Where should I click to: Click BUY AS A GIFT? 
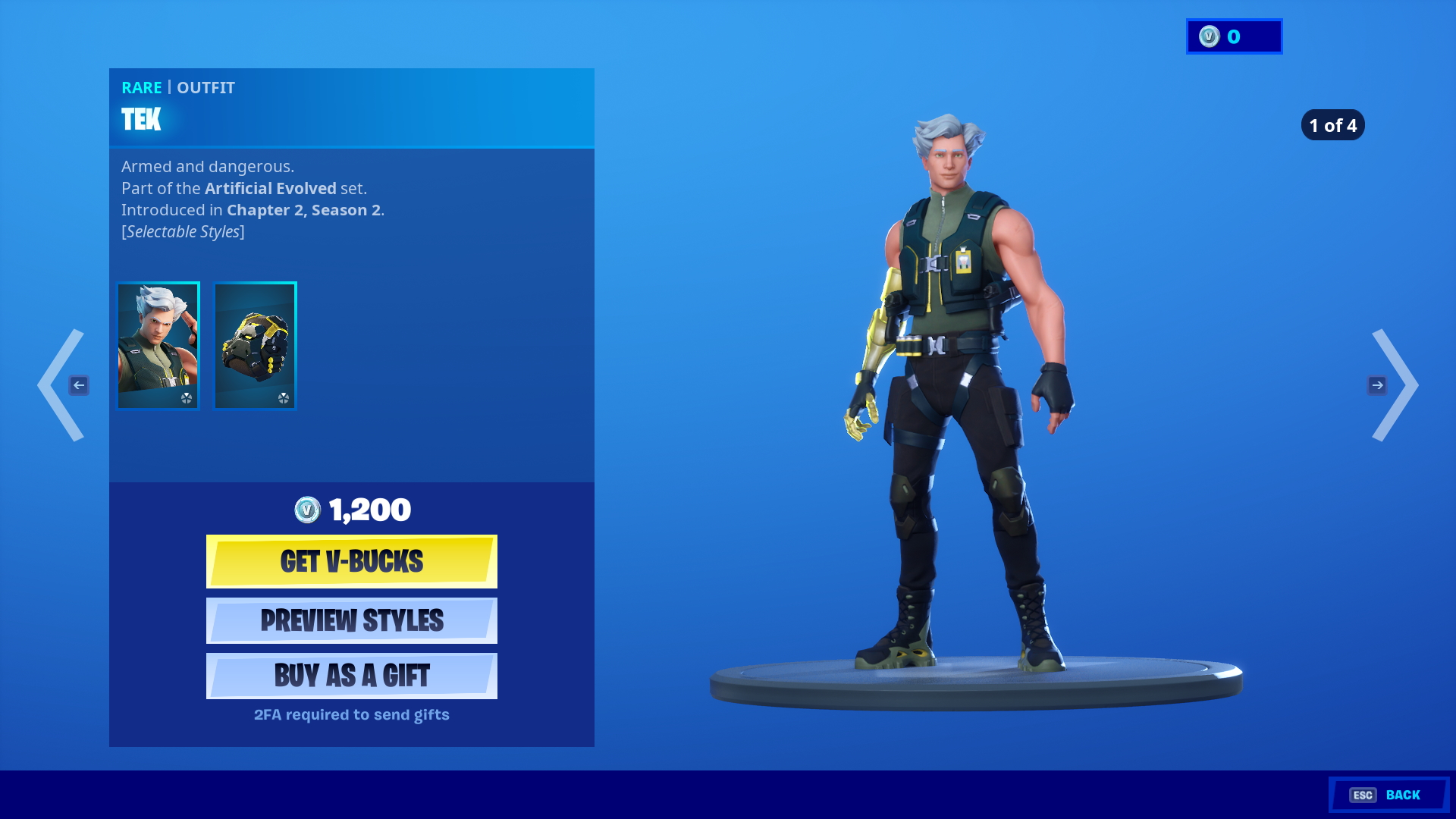(351, 675)
